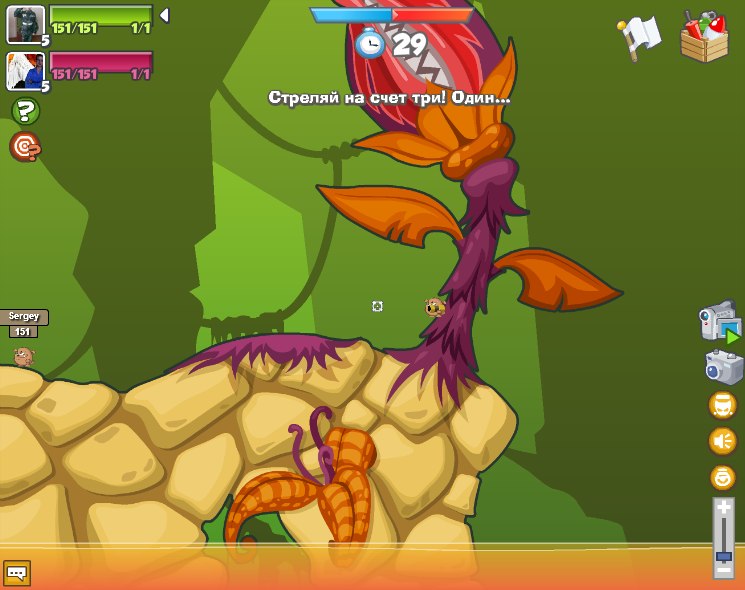Open the weapons crate inventory
Screen dimensions: 745x590
(x=704, y=37)
